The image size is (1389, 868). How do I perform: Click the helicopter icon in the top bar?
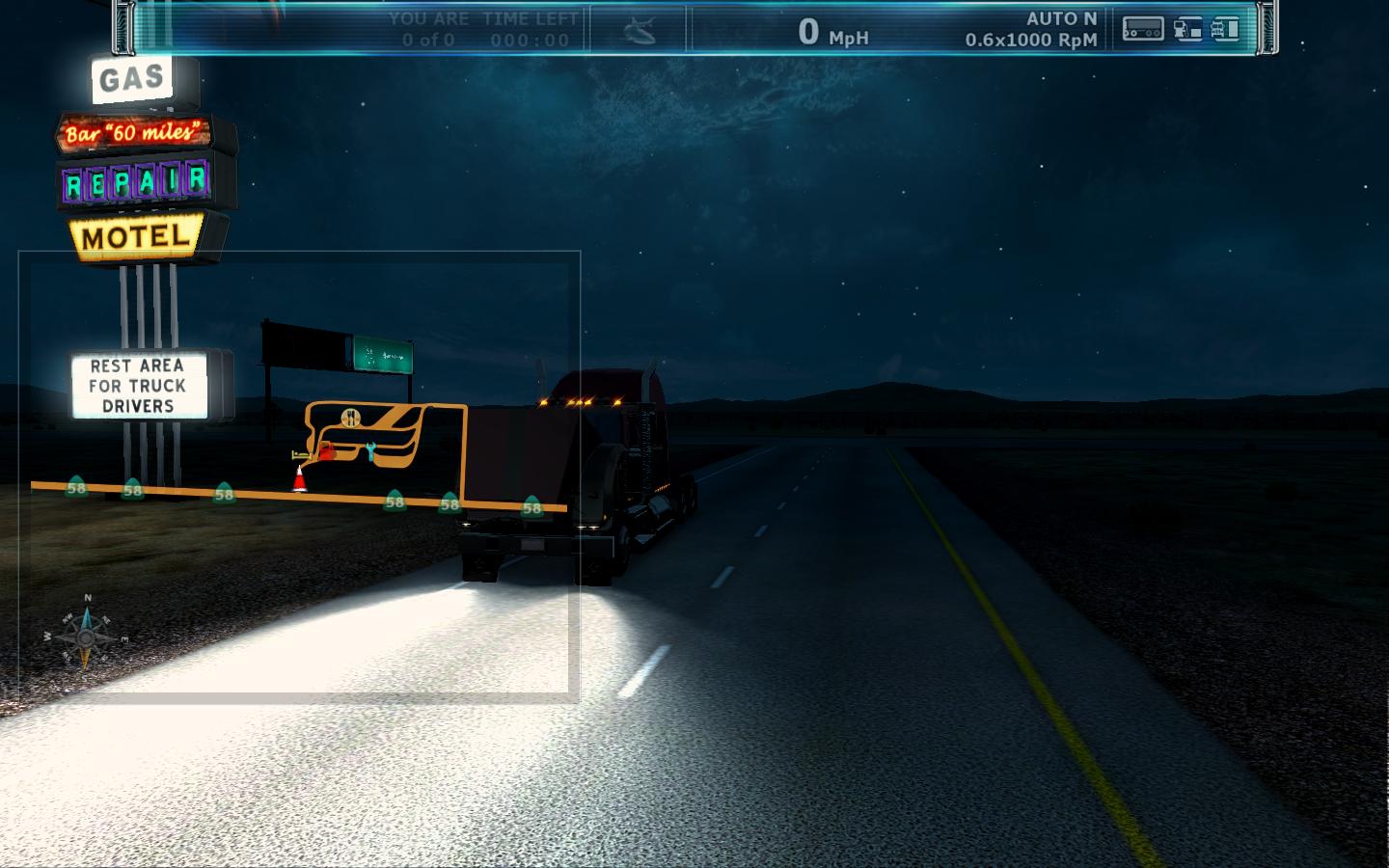(639, 31)
